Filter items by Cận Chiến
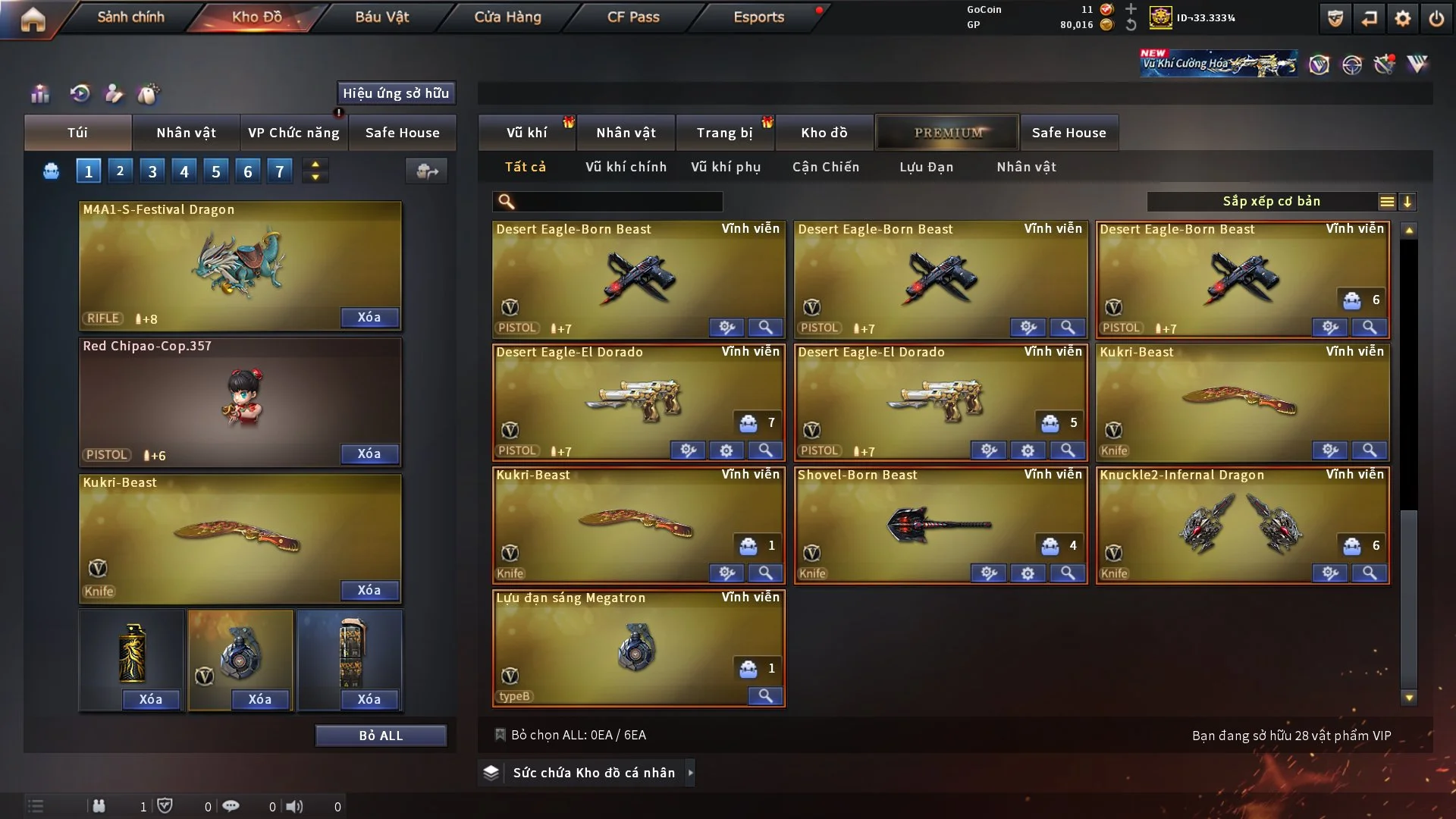This screenshot has width=1456, height=819. tap(826, 167)
